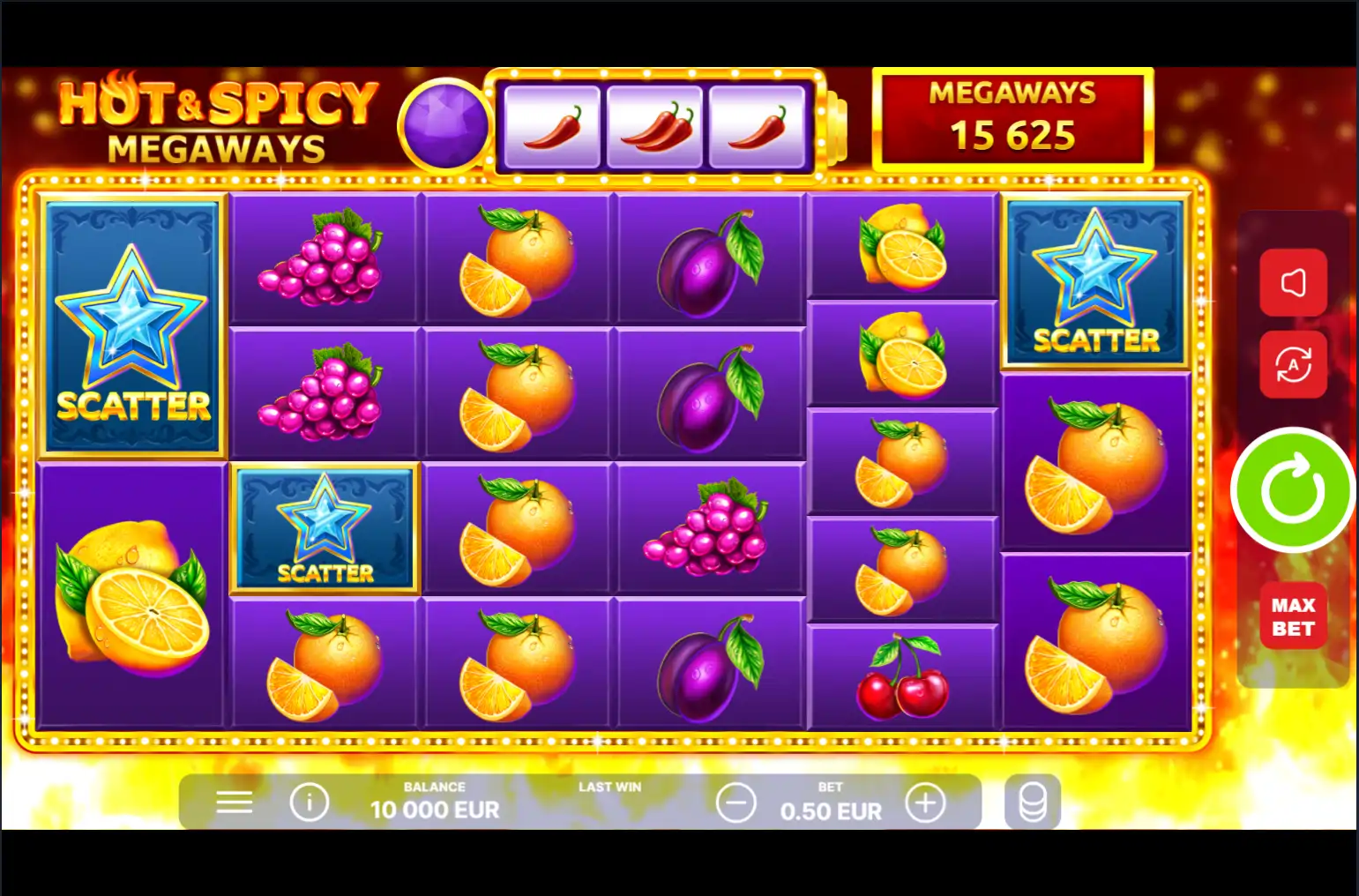Decrease the bet with the minus button
Screen dimensions: 1359x896
(735, 803)
